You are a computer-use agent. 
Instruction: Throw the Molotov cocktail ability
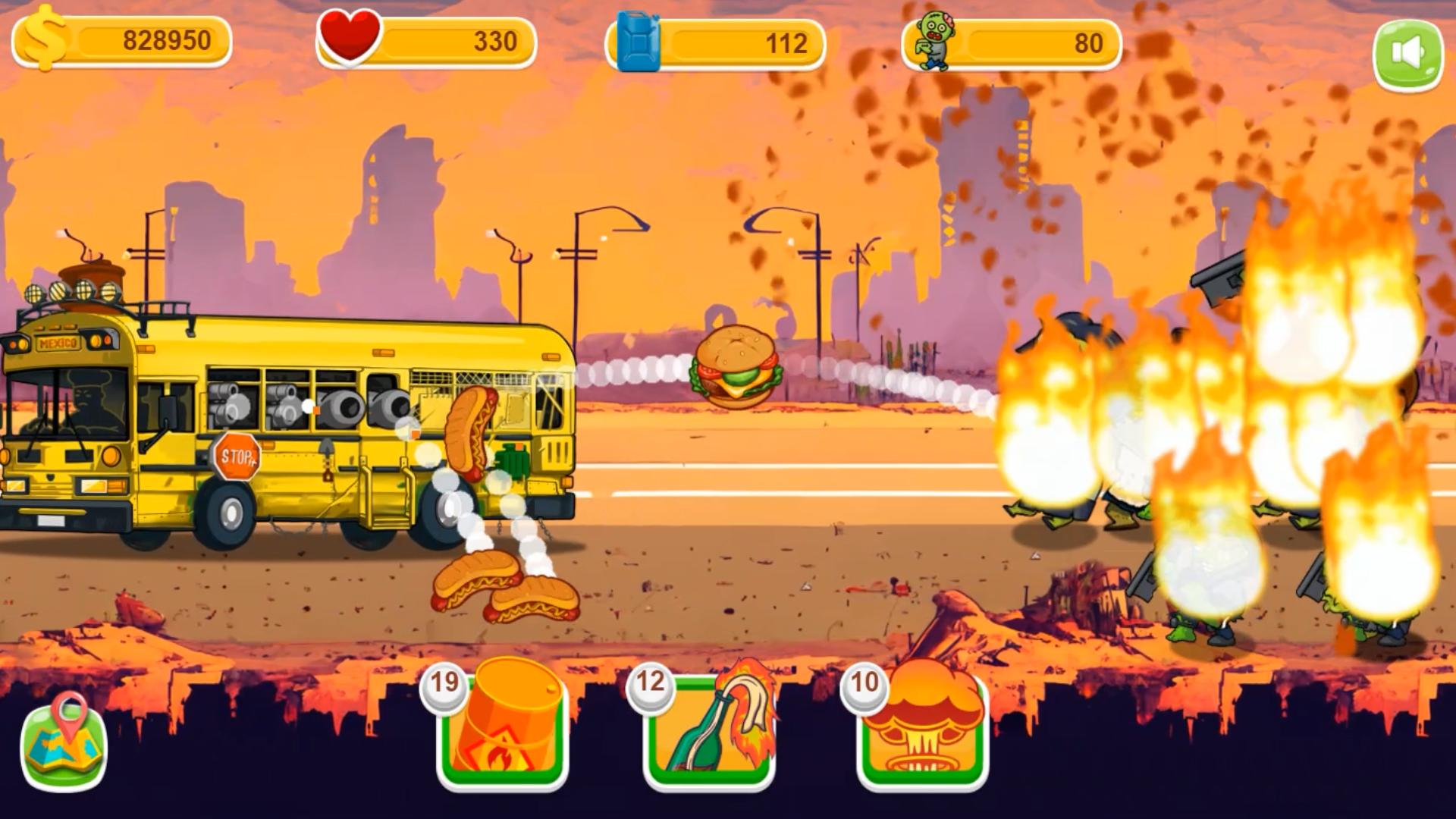tap(709, 728)
